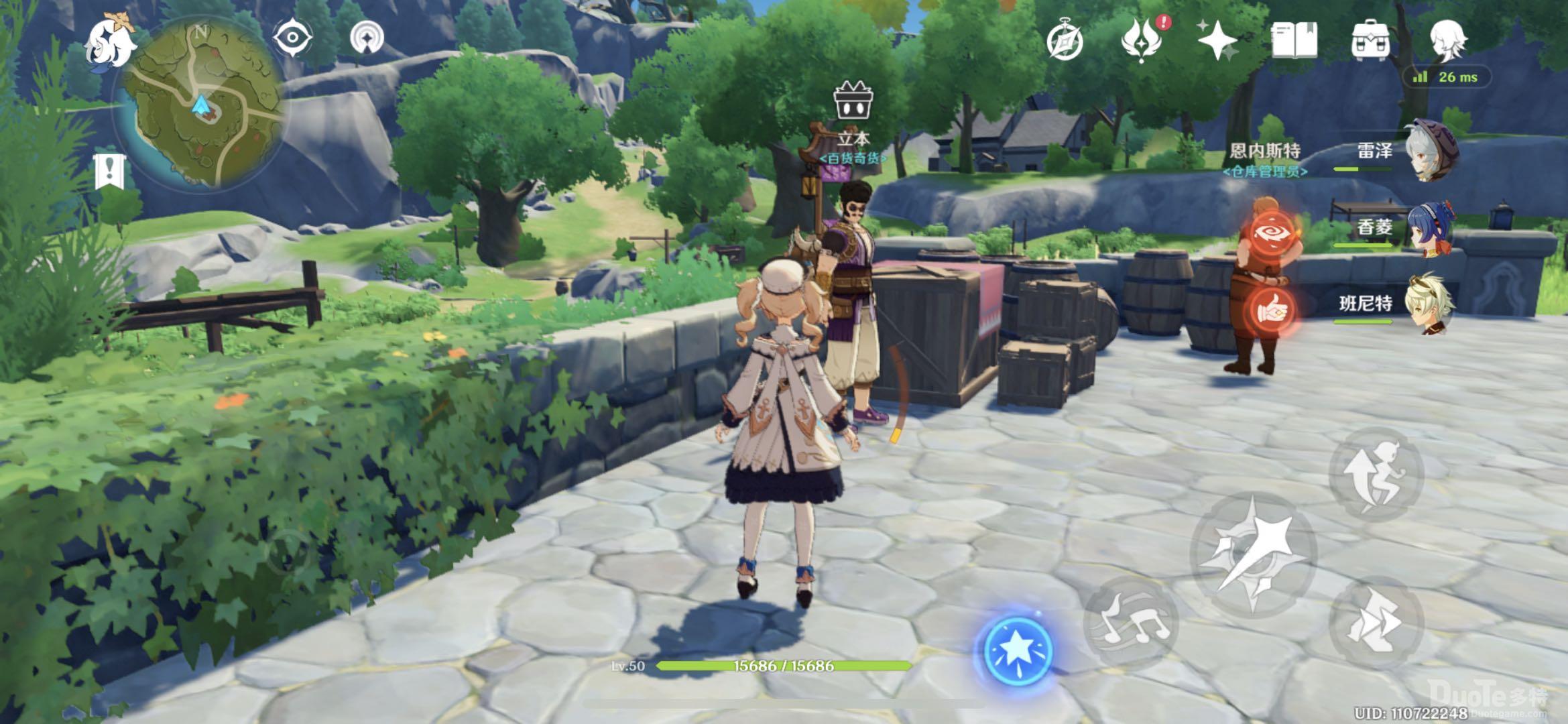Screen dimensions: 1568x724
Task: Open the backpack Inventory
Action: (1370, 40)
